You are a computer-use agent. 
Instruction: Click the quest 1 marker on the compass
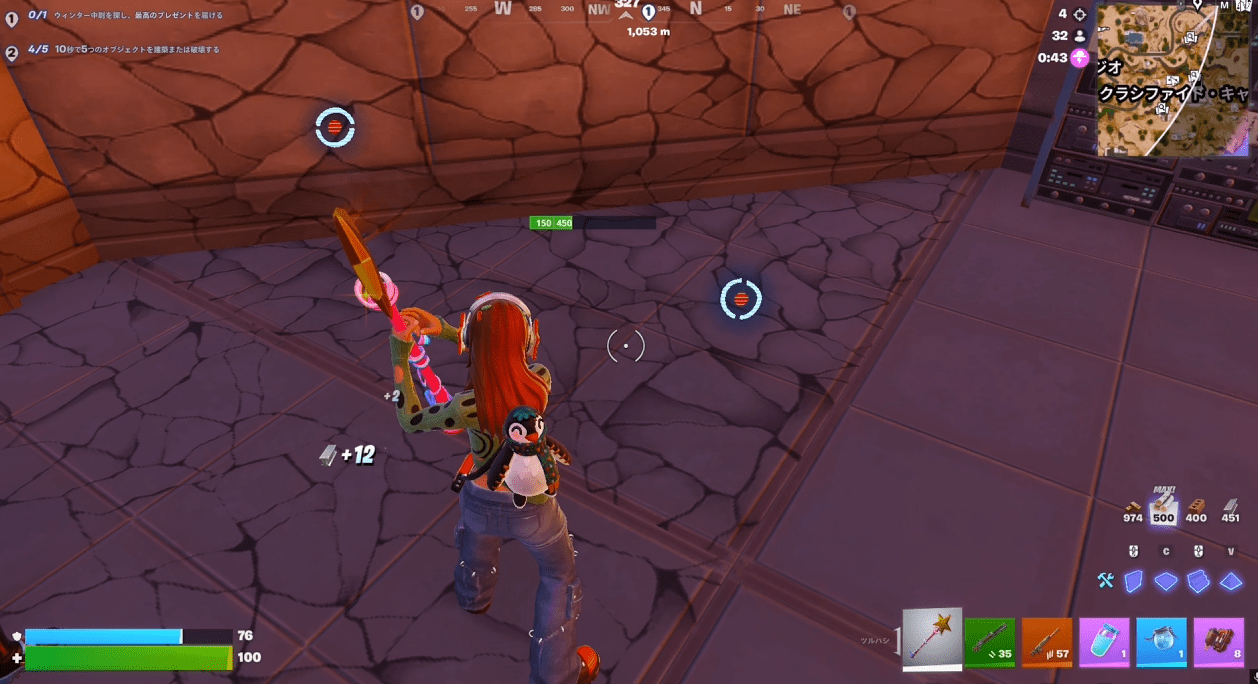point(648,13)
